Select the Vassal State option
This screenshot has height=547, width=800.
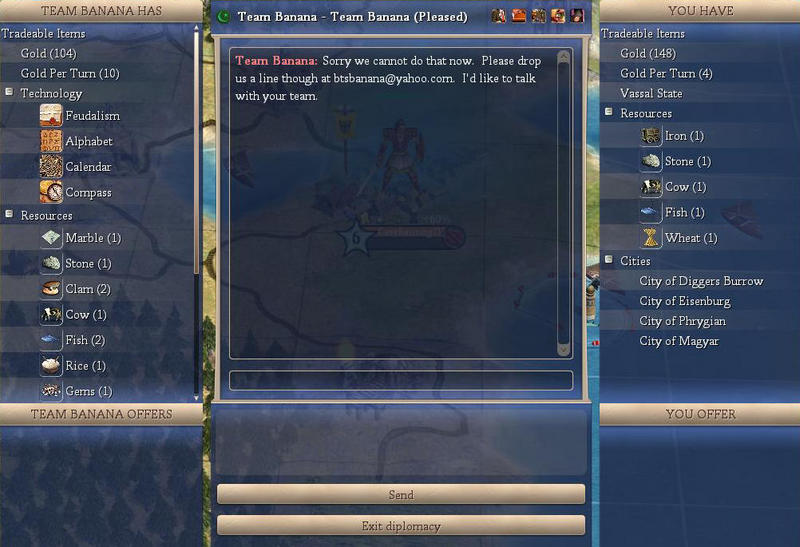coord(651,94)
